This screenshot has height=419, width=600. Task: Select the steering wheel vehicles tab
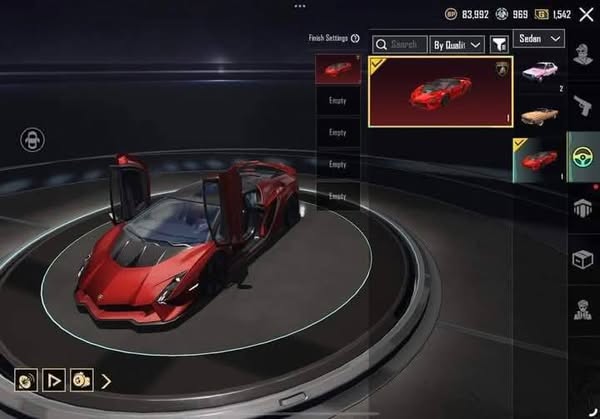(582, 158)
